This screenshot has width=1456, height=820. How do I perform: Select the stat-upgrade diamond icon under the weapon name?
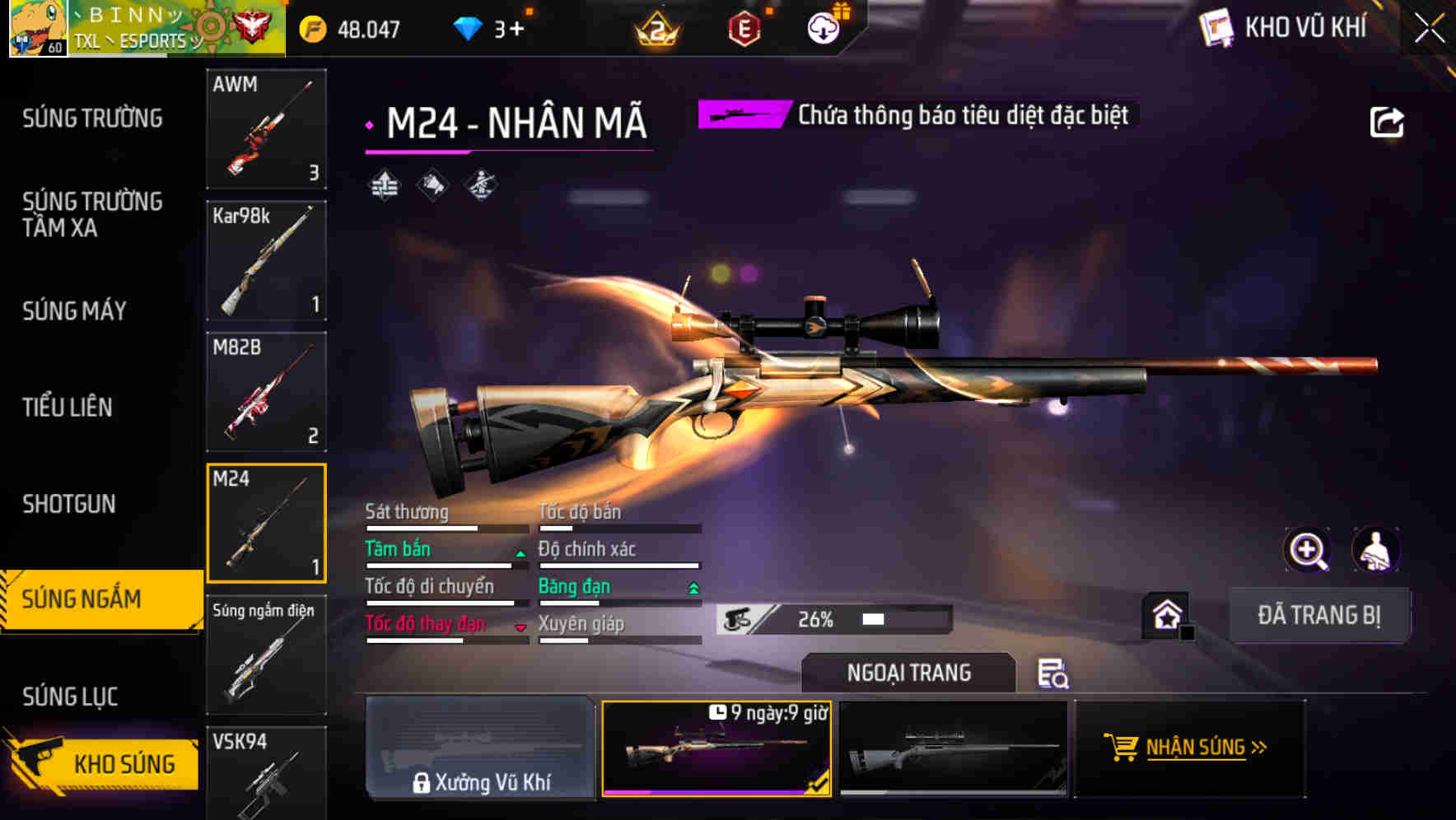[x=384, y=186]
